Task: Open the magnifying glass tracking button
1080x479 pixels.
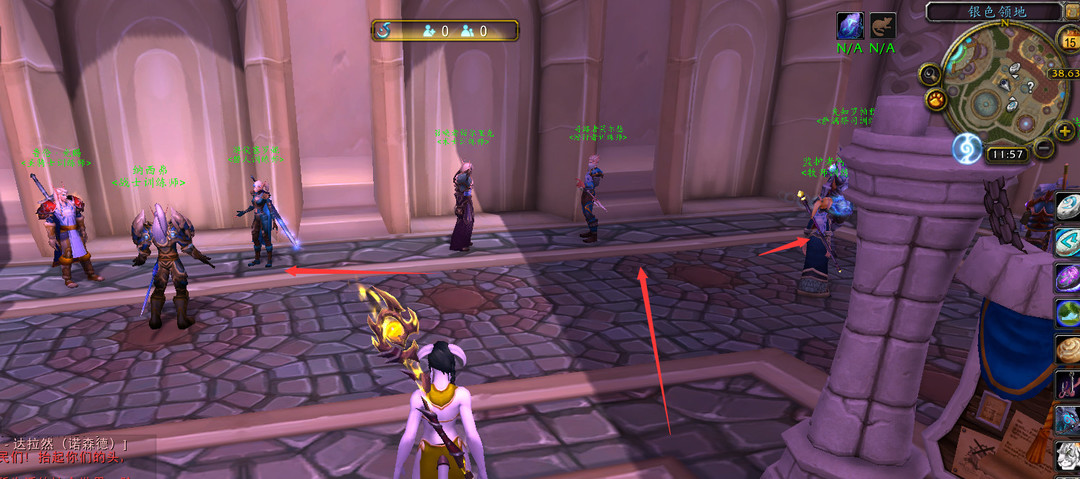Action: point(931,74)
